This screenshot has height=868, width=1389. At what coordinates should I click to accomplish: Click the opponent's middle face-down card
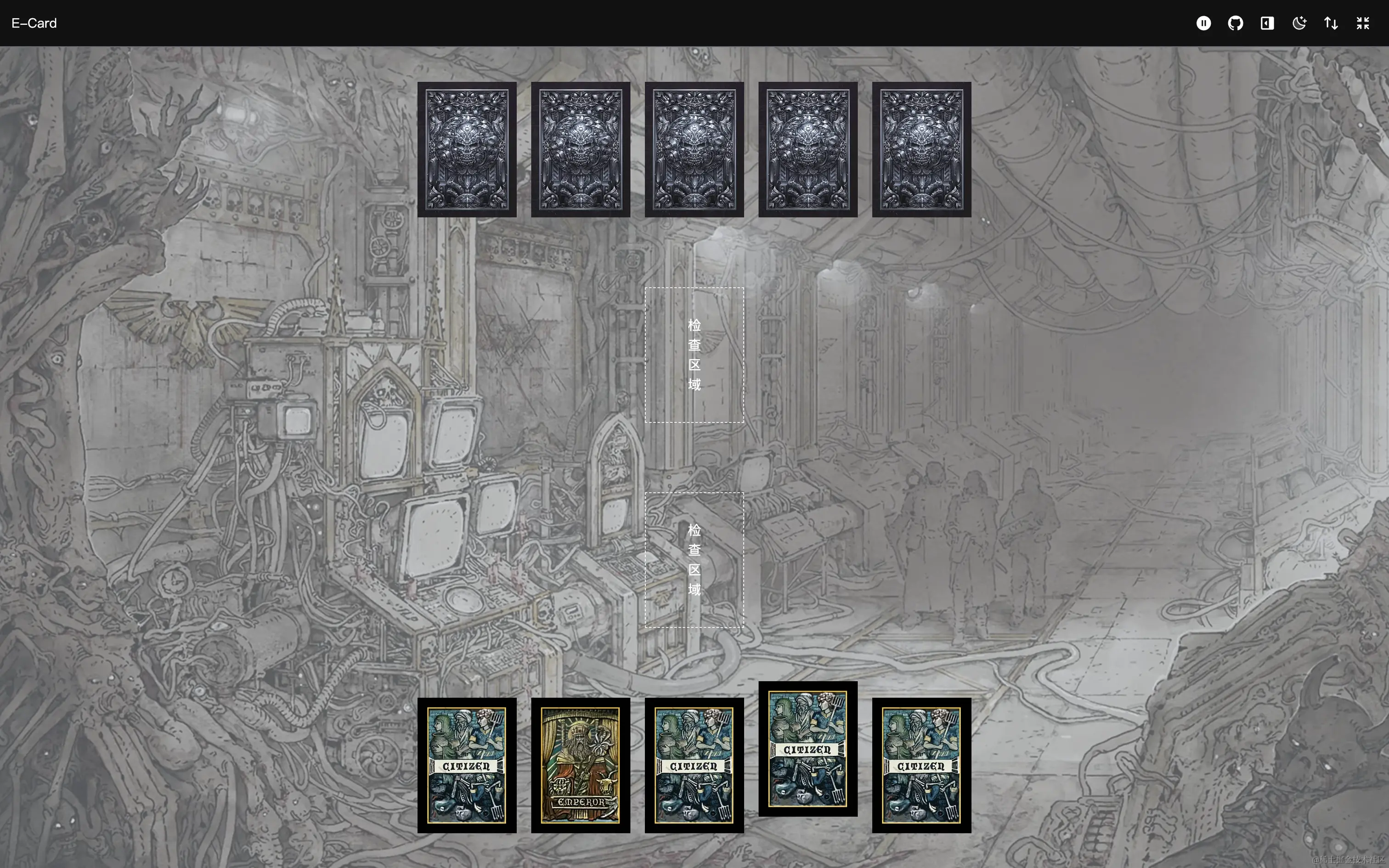(x=694, y=149)
